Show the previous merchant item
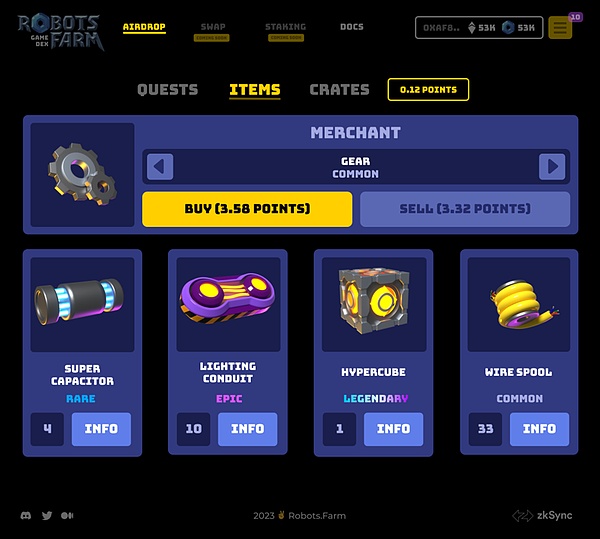600x539 pixels. [x=160, y=166]
